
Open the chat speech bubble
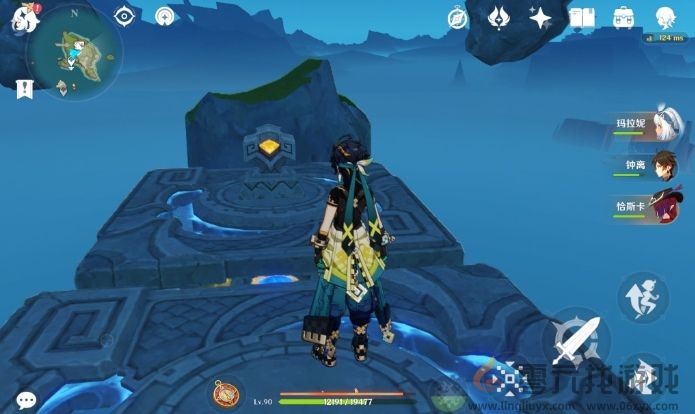pos(26,399)
